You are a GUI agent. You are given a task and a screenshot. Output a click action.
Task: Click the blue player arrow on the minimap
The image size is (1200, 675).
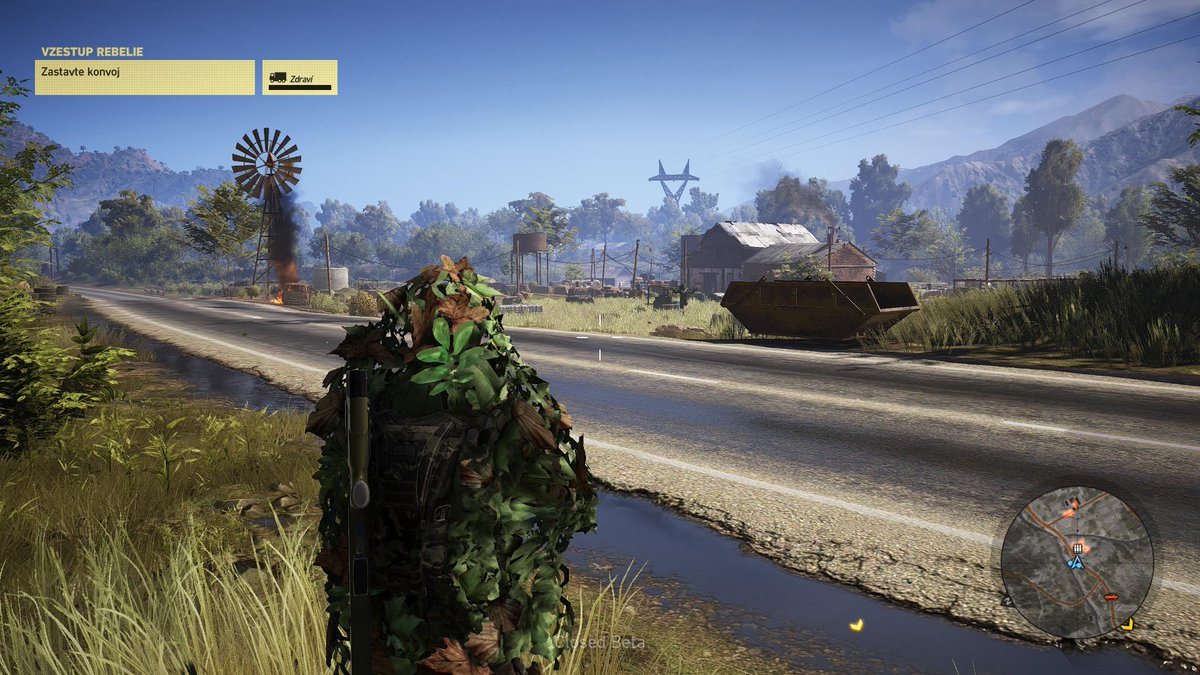click(1076, 563)
